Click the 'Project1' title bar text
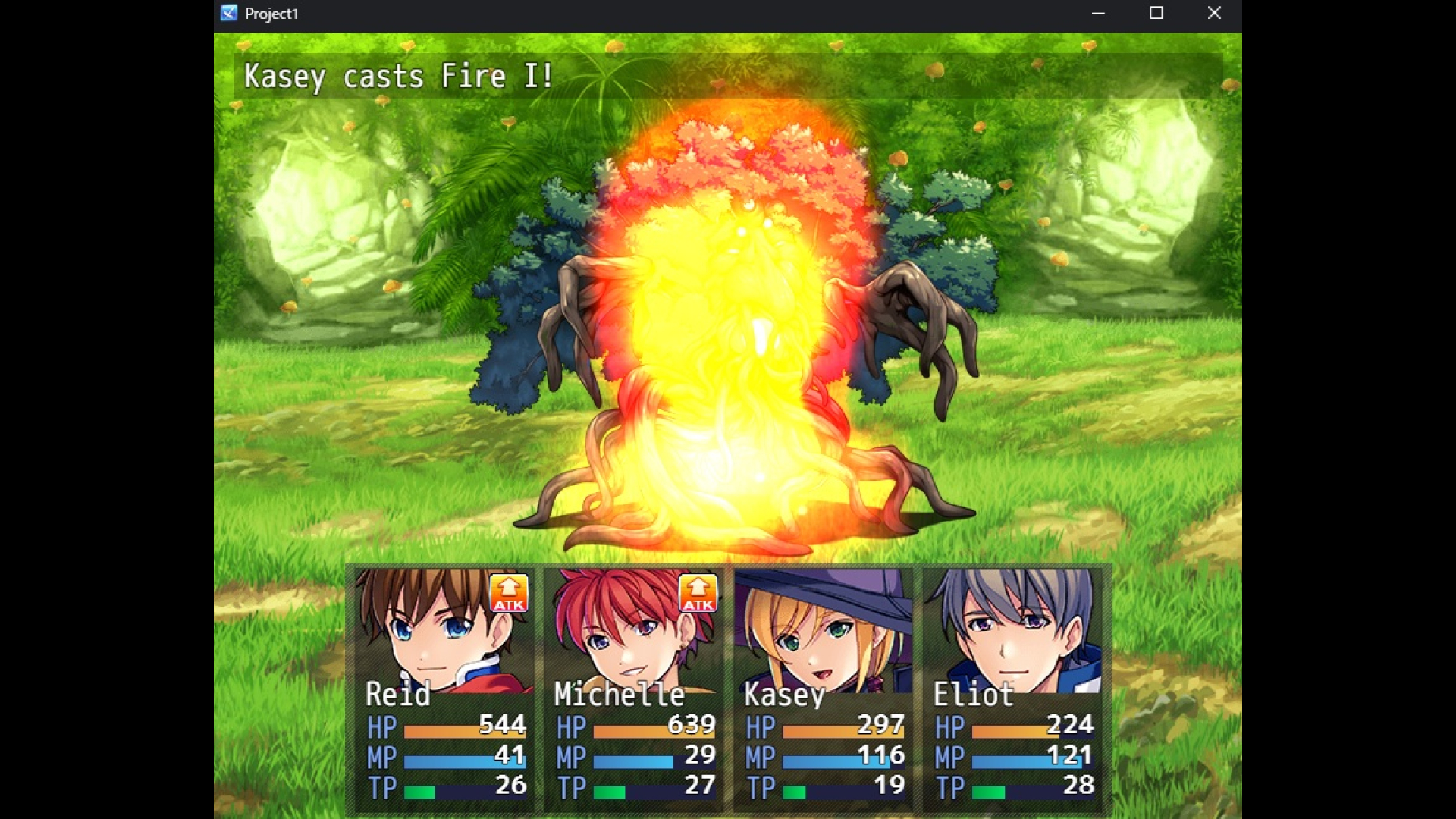This screenshot has height=819, width=1456. [271, 13]
